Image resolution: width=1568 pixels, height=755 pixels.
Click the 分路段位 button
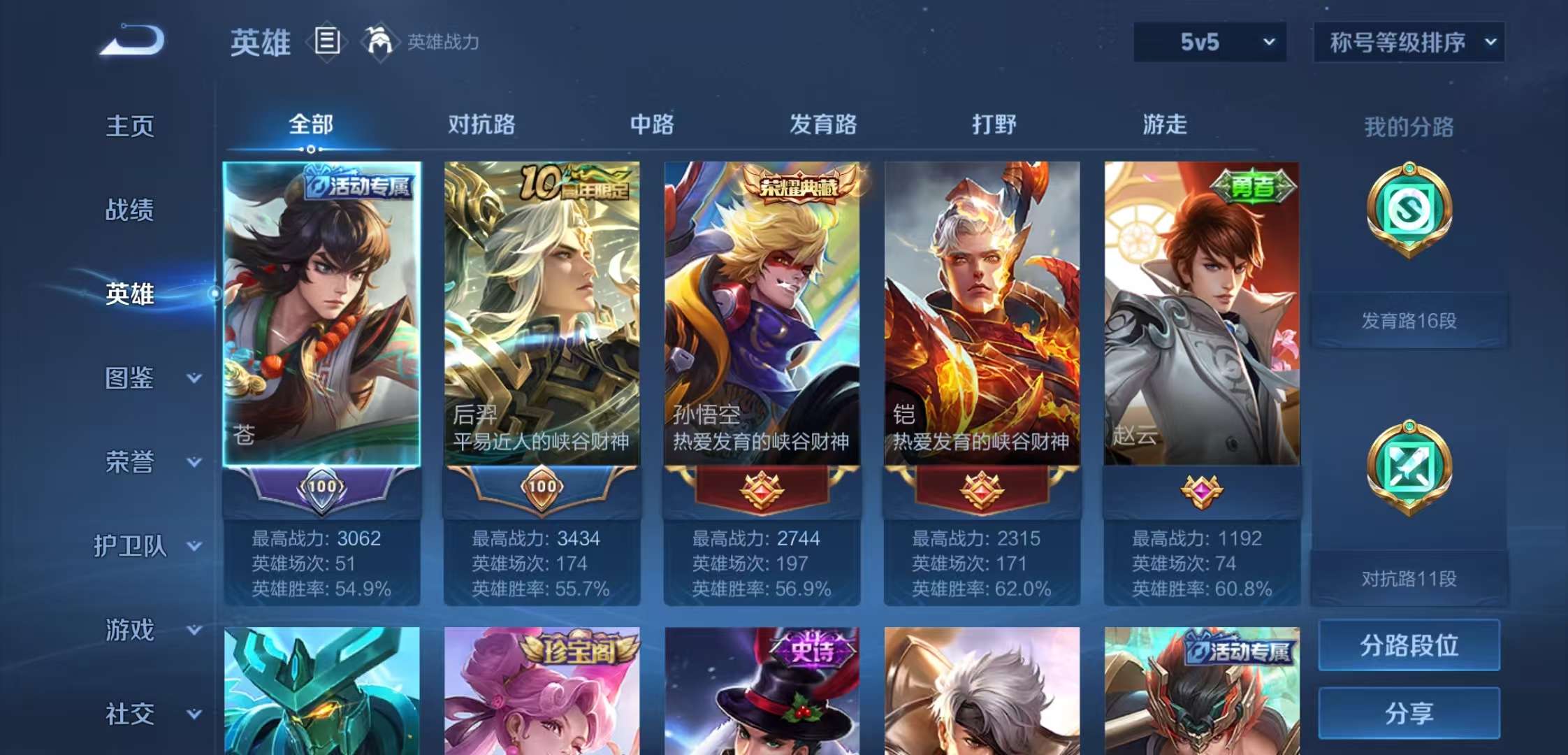[x=1409, y=647]
